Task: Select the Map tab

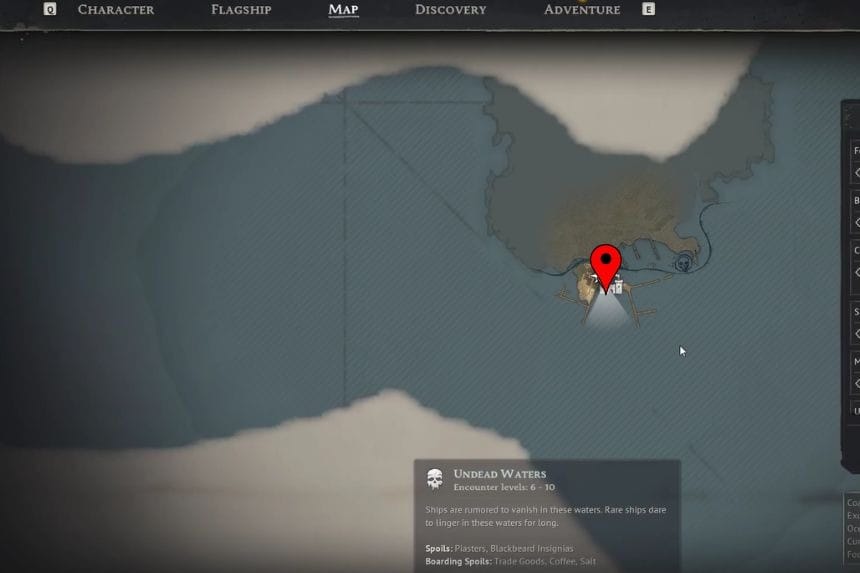Action: coord(343,10)
